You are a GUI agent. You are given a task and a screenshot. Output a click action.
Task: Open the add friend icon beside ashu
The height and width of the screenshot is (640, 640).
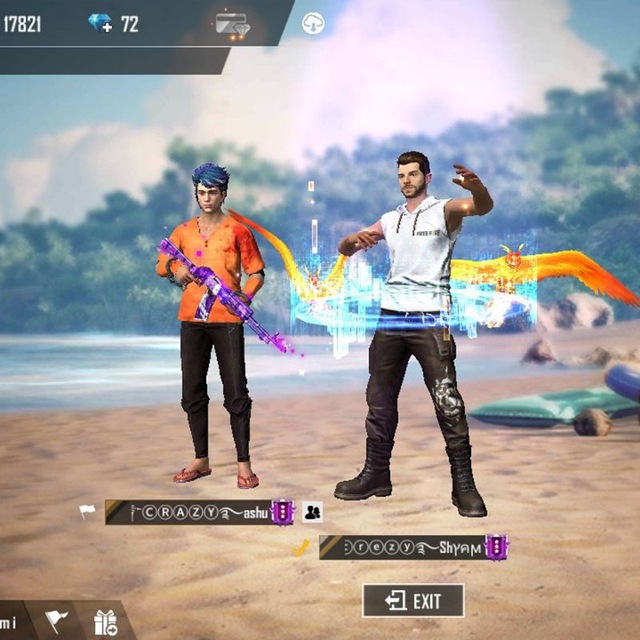(312, 512)
